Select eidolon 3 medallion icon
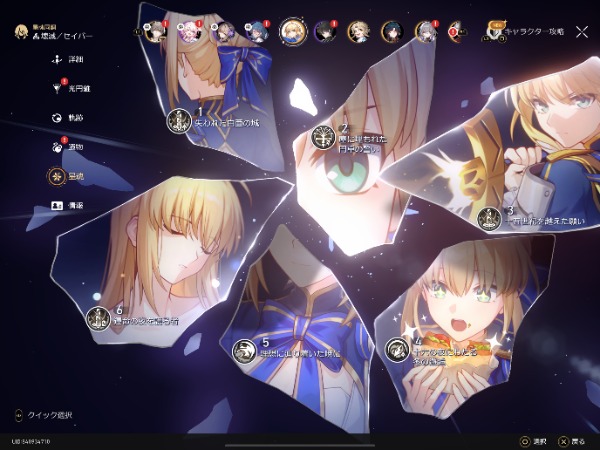The height and width of the screenshot is (450, 600). pos(489,218)
